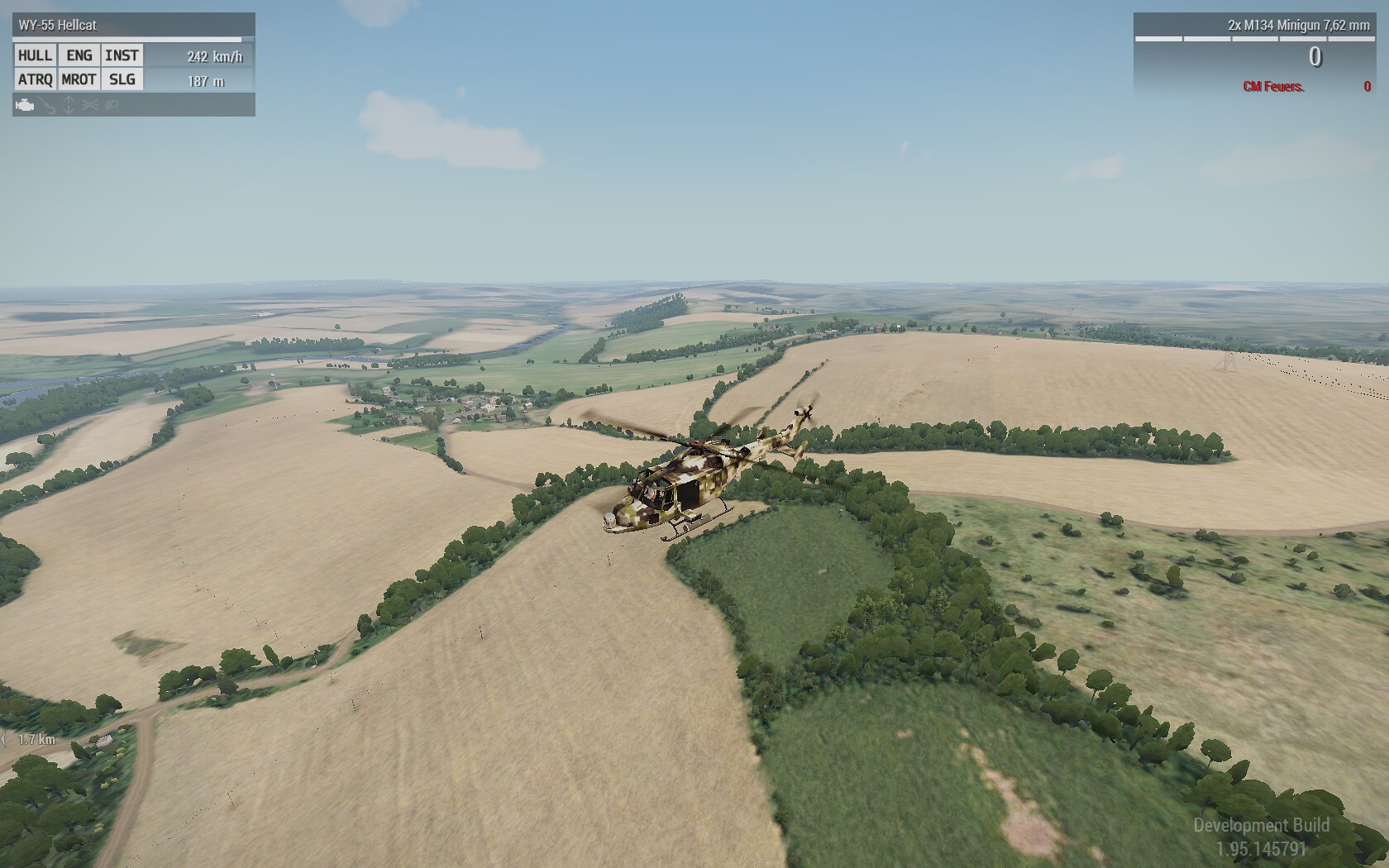Click the CM Feuers. countermeasure mode label
Screen dimensions: 1389x868
[1273, 86]
